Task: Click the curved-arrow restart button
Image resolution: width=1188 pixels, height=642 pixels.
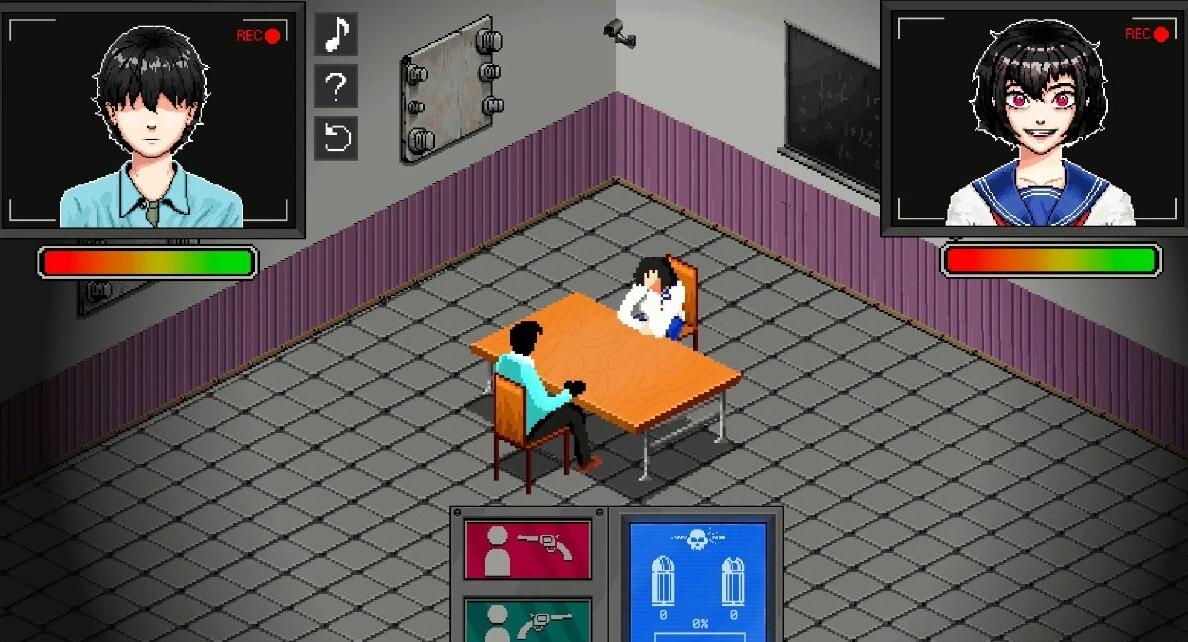Action: [336, 138]
